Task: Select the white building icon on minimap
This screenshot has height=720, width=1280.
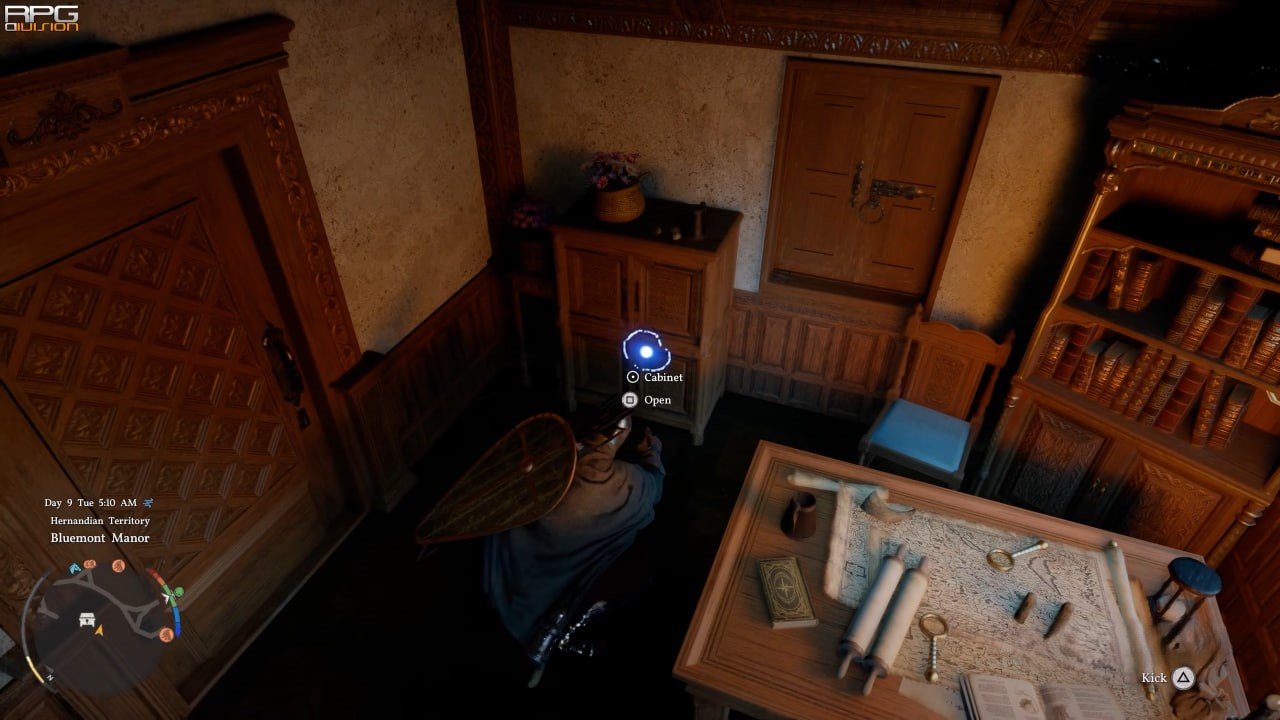Action: click(x=88, y=620)
